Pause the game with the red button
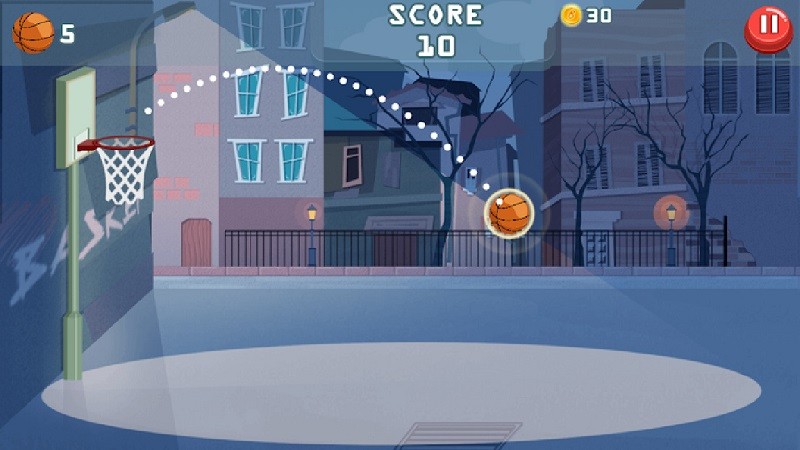This screenshot has width=800, height=450. pyautogui.click(x=768, y=27)
